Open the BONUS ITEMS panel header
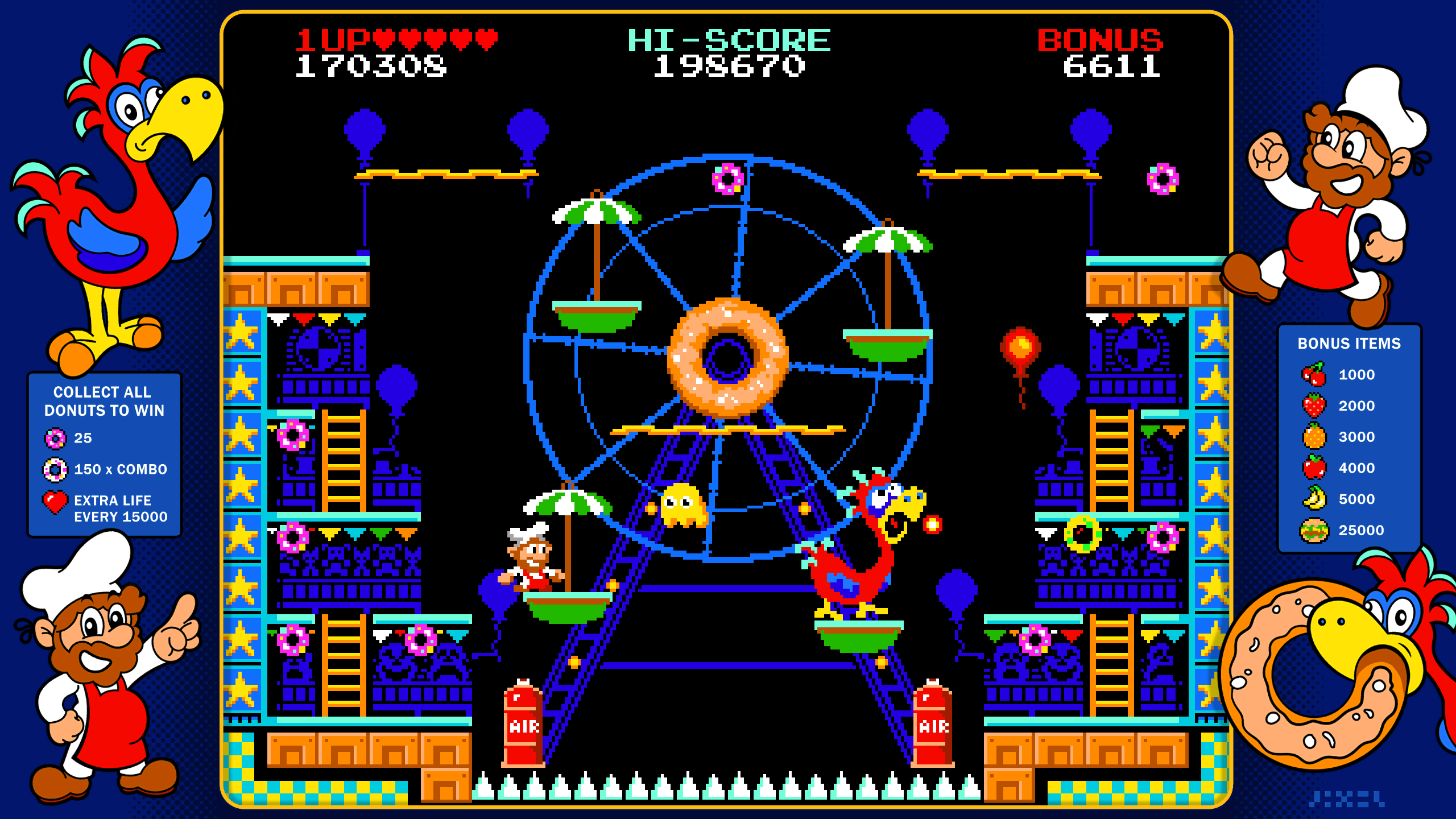 (1349, 344)
